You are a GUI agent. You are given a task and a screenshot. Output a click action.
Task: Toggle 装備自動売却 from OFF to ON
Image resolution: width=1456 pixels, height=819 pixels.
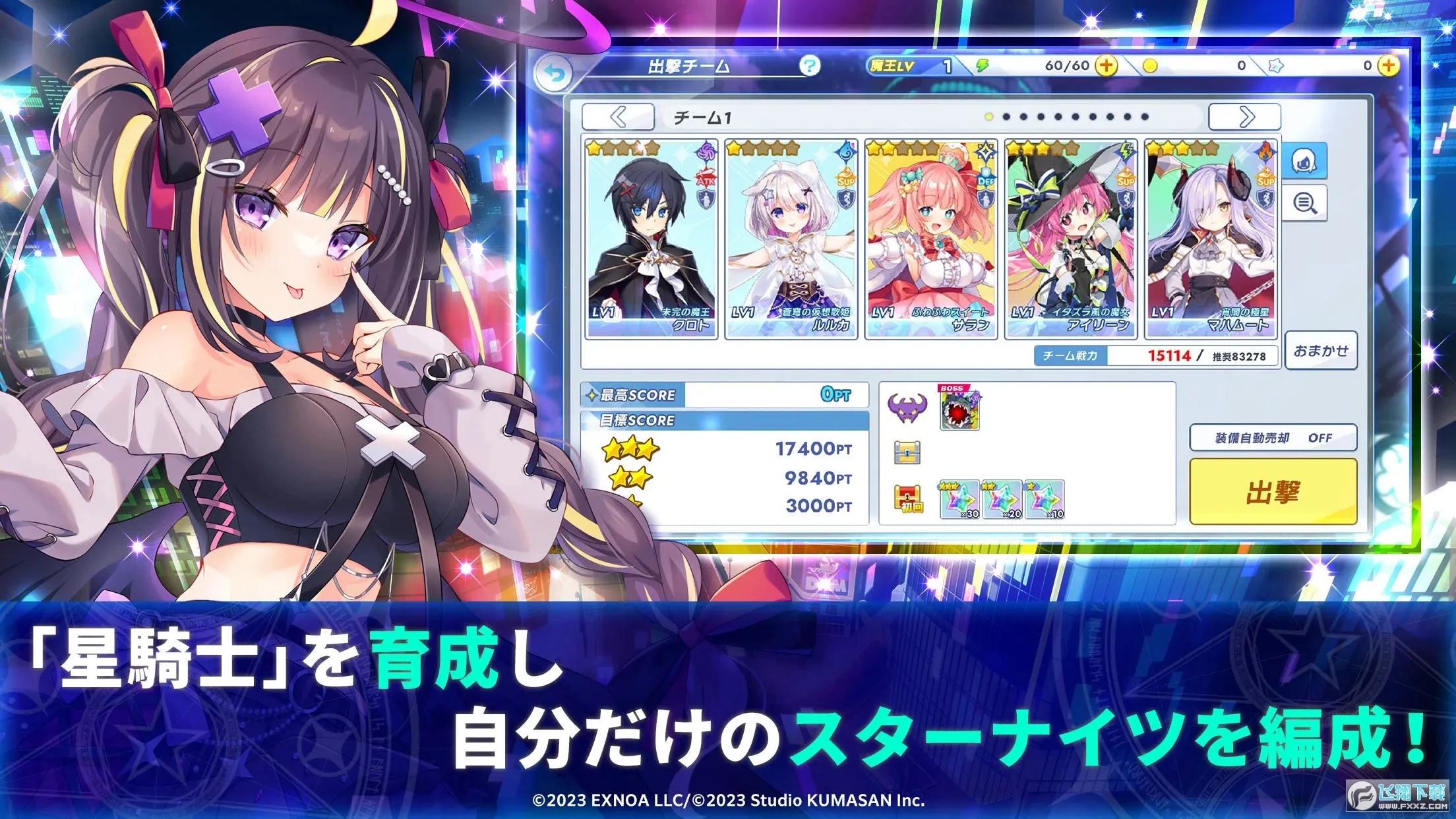click(x=1271, y=437)
